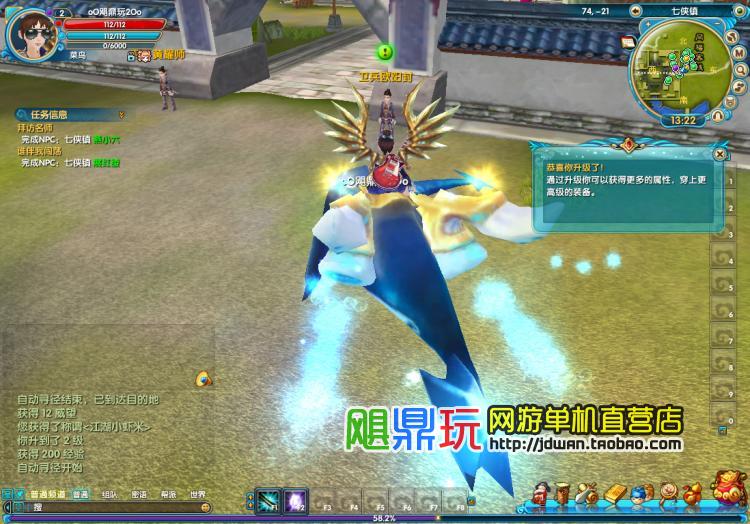750x524 pixels.
Task: Click the 陈小六 quest NPC link
Action: coord(106,140)
